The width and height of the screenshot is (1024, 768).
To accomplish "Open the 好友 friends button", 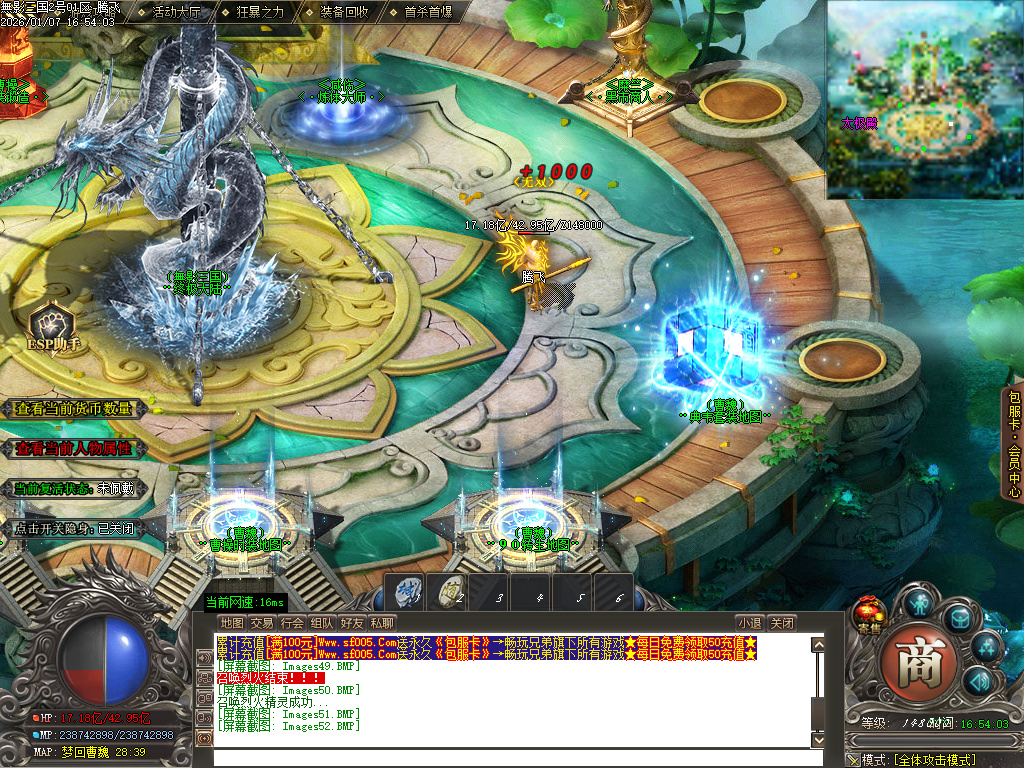I will [352, 623].
